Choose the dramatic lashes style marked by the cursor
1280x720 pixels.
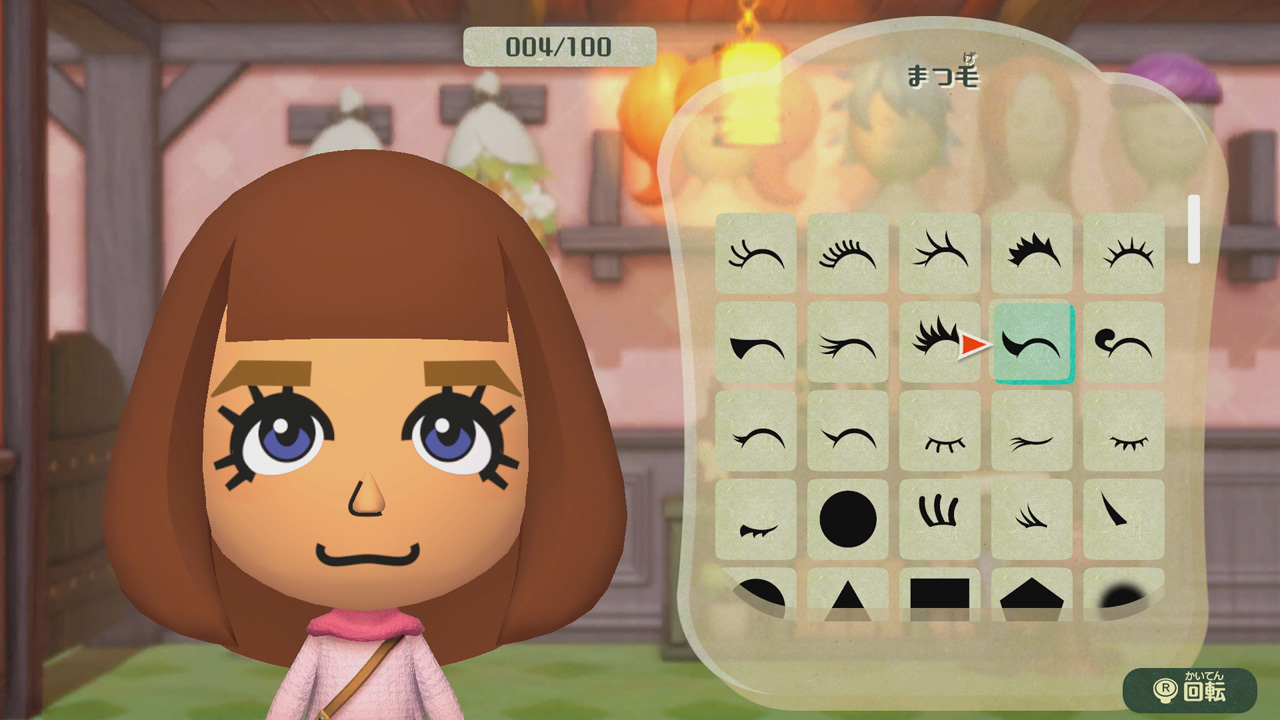pyautogui.click(x=940, y=344)
